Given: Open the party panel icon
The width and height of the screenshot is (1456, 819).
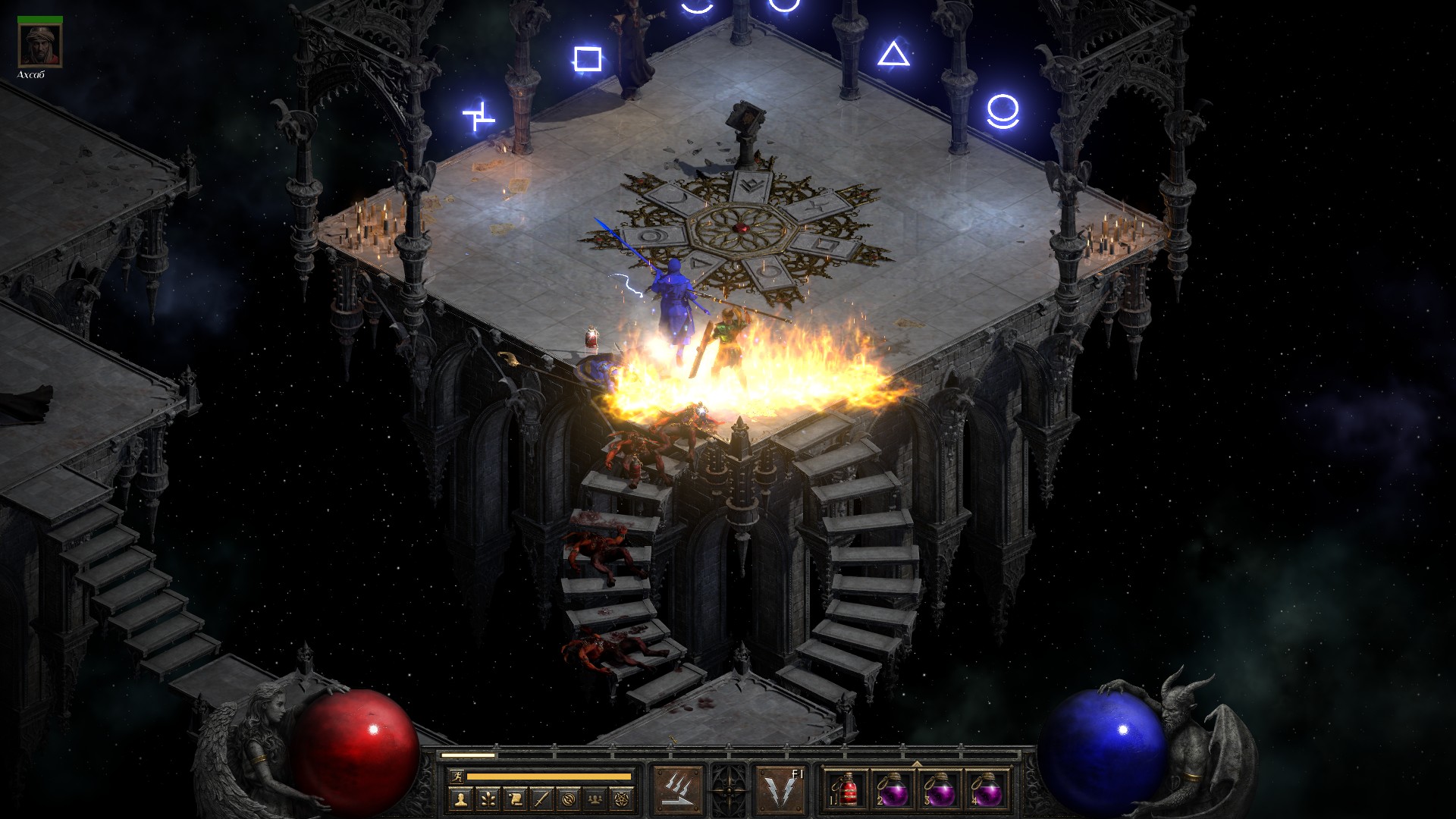Looking at the screenshot, I should (x=596, y=799).
